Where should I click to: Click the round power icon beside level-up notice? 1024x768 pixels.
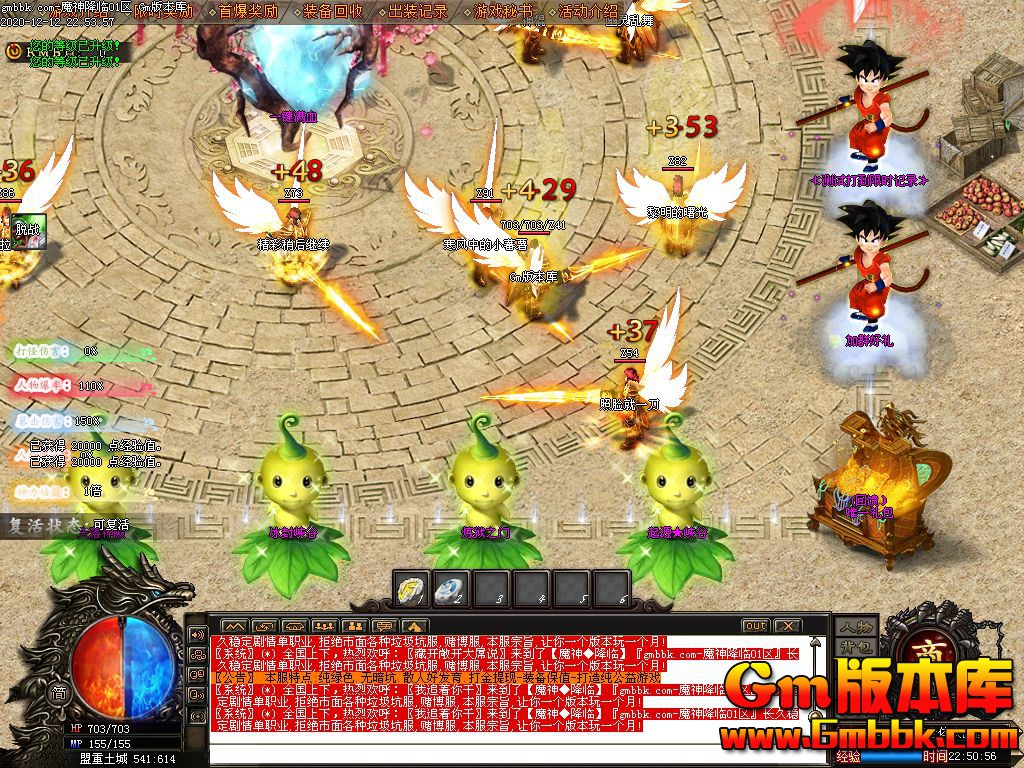click(x=14, y=48)
